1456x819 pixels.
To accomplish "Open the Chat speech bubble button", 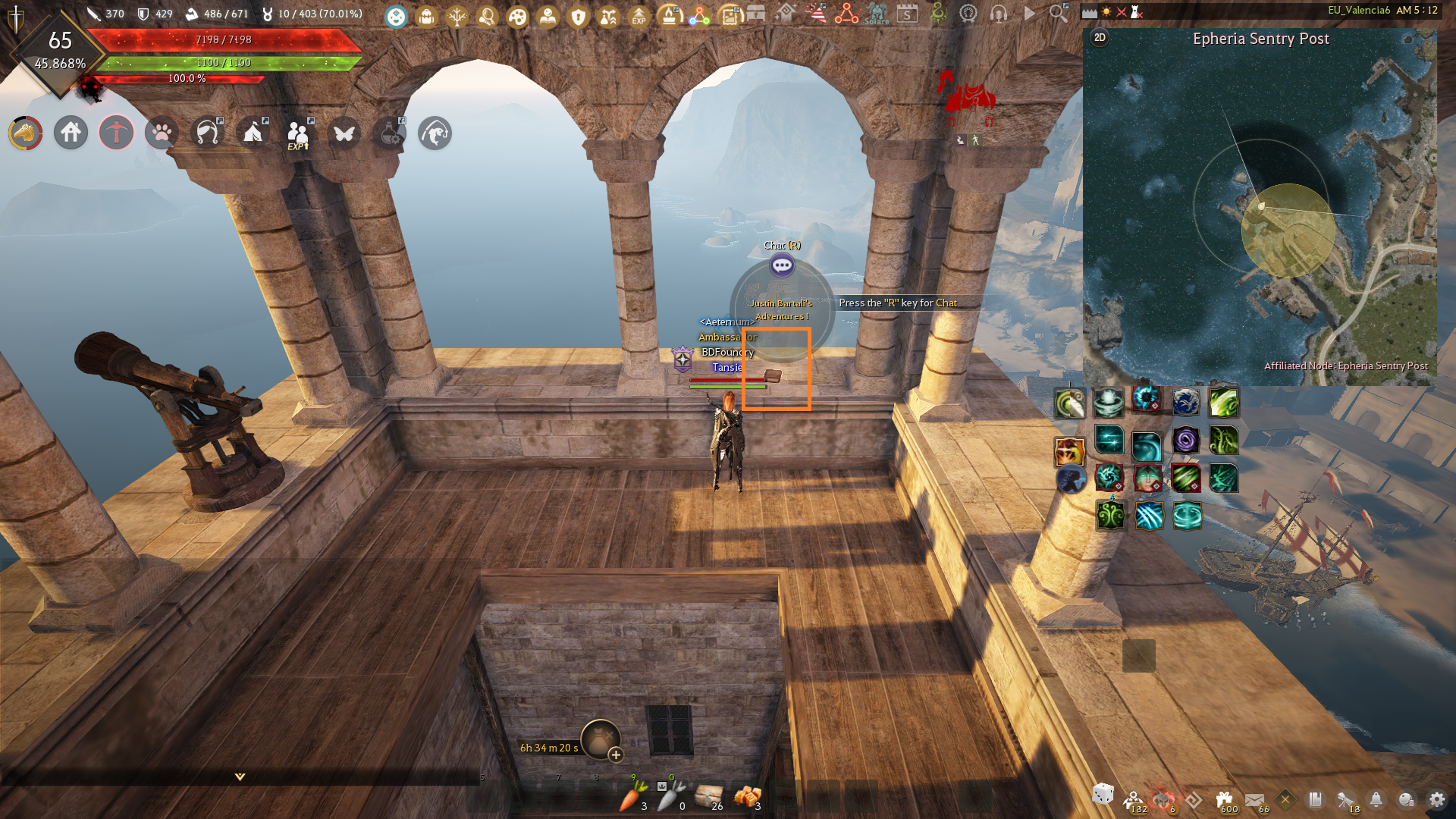I will tap(782, 265).
